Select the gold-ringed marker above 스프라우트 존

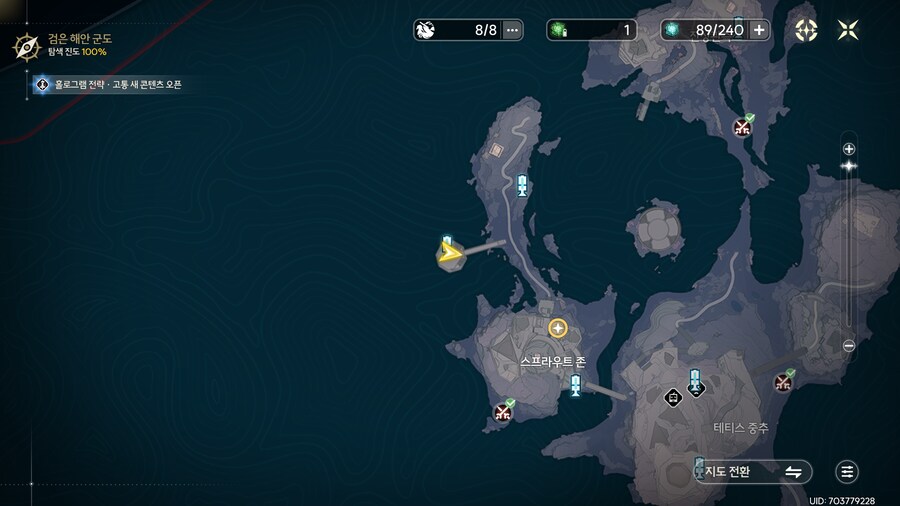[558, 328]
